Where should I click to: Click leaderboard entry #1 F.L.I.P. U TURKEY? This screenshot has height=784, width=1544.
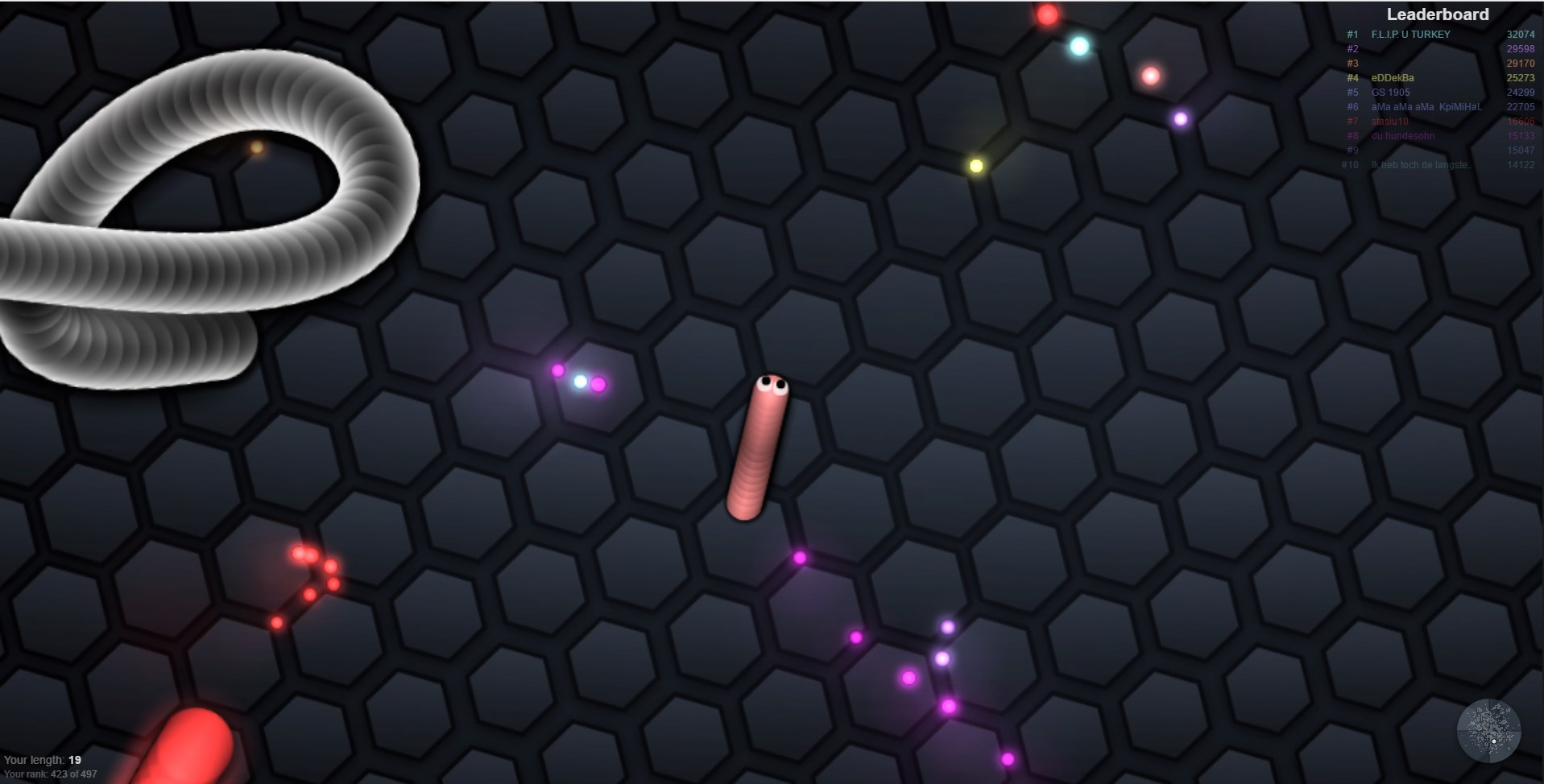(x=1409, y=35)
